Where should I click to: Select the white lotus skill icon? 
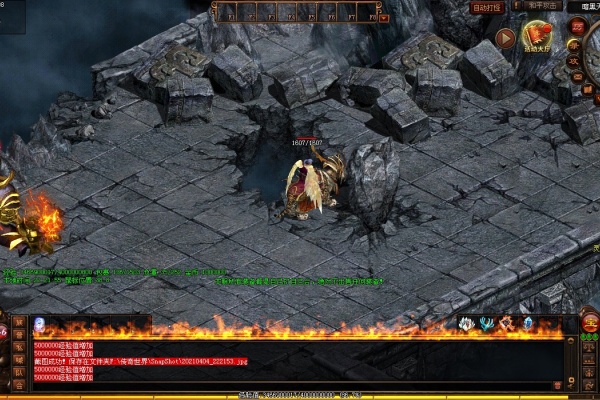coord(466,324)
